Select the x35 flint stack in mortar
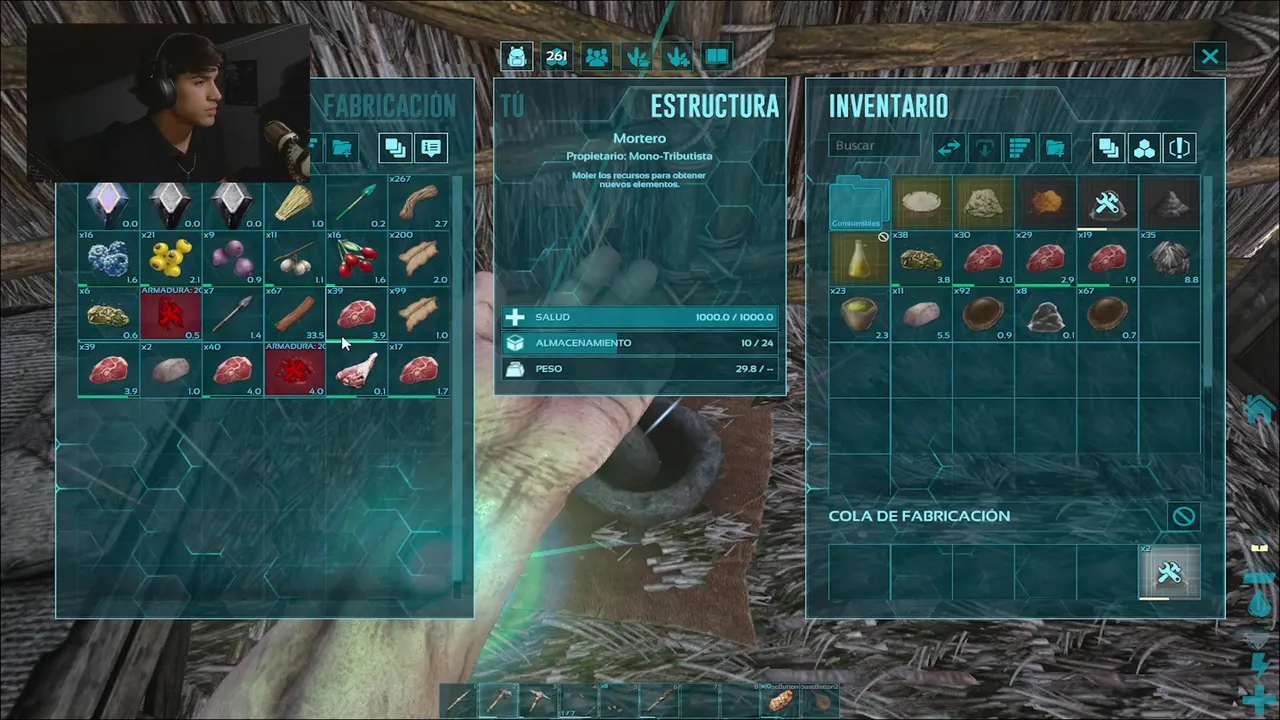 [1168, 259]
